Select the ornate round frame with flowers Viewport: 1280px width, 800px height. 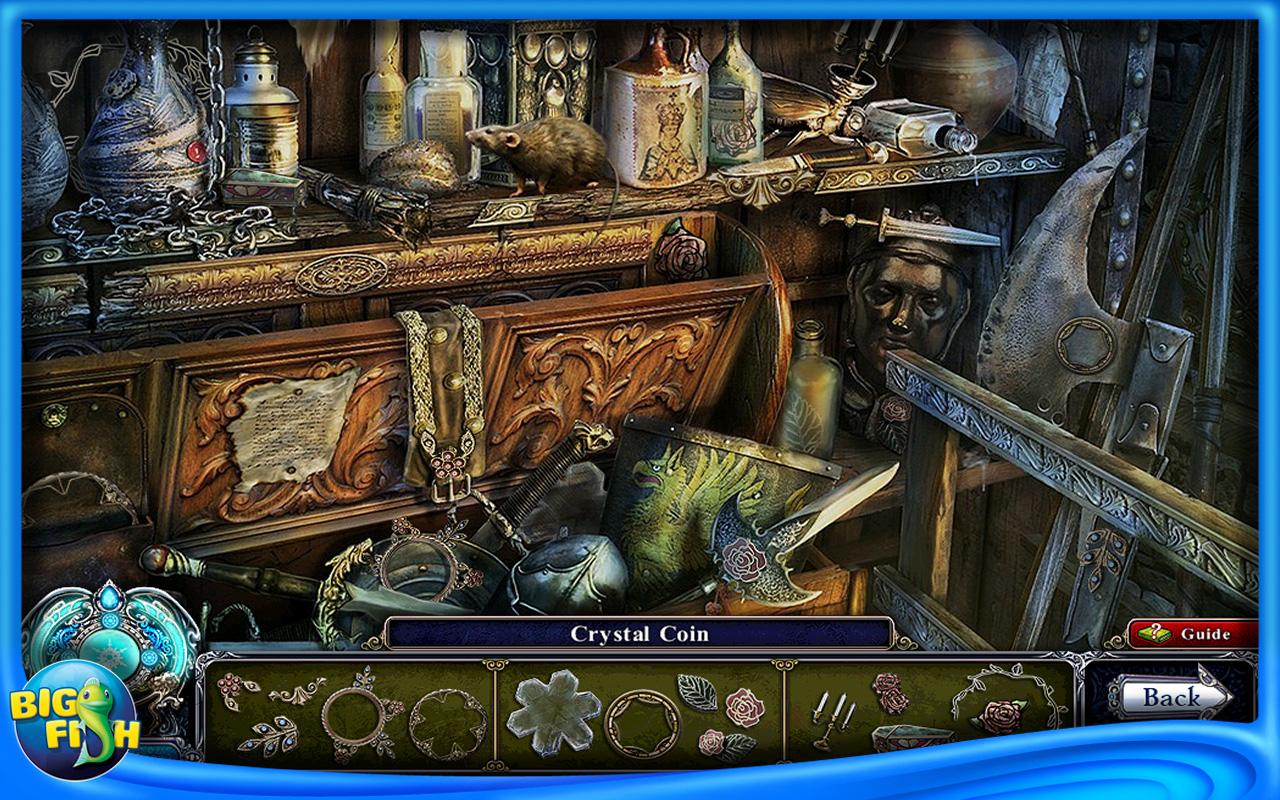point(359,716)
